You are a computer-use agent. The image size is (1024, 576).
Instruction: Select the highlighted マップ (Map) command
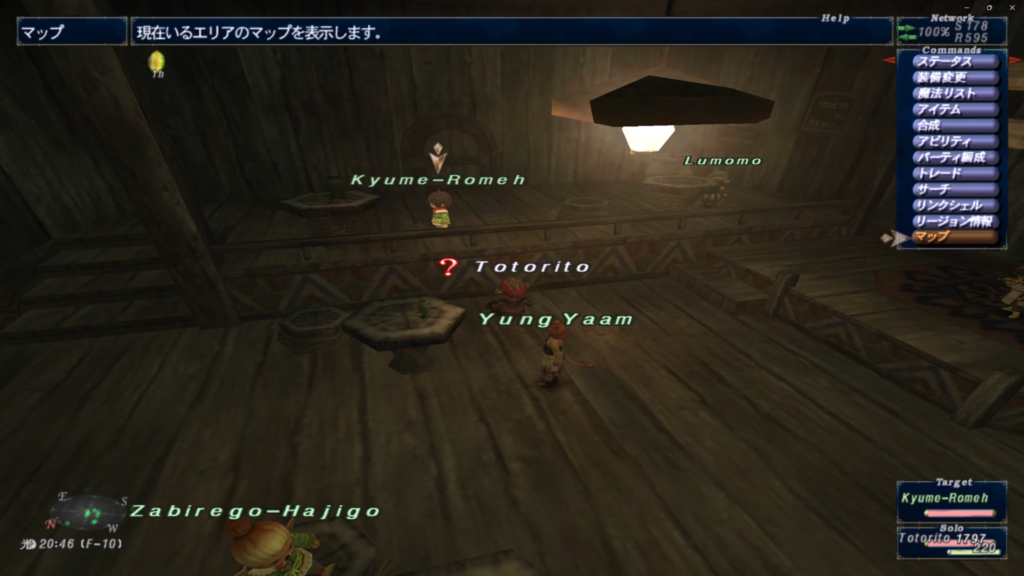coord(955,238)
